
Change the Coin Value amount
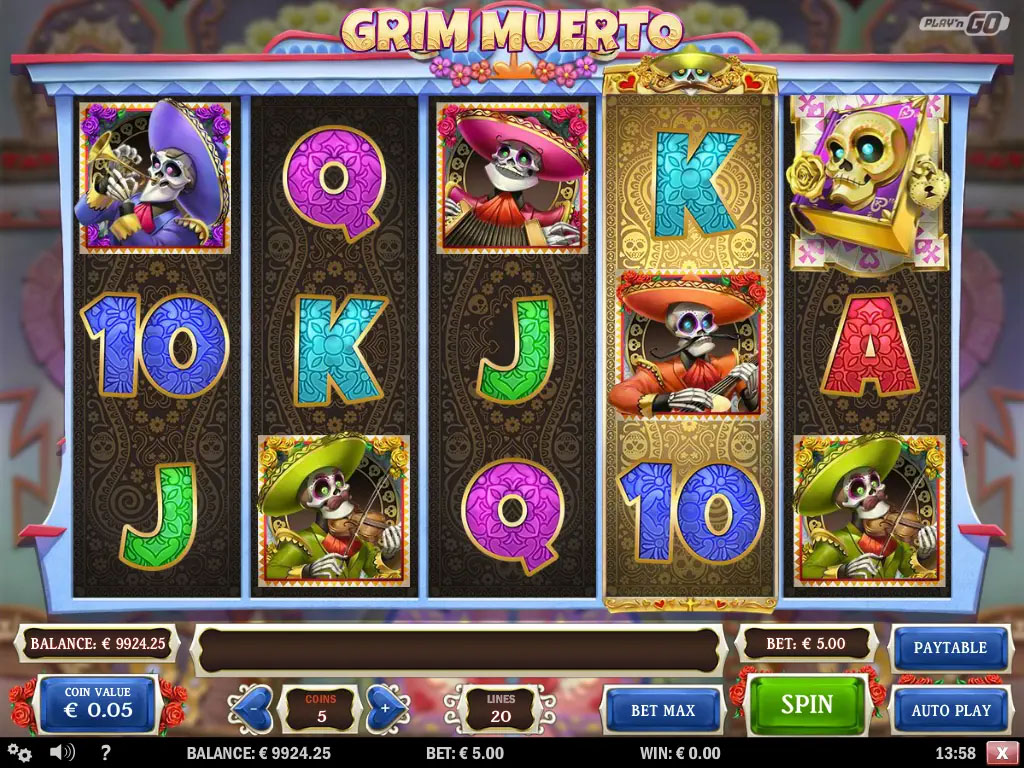pyautogui.click(x=98, y=704)
